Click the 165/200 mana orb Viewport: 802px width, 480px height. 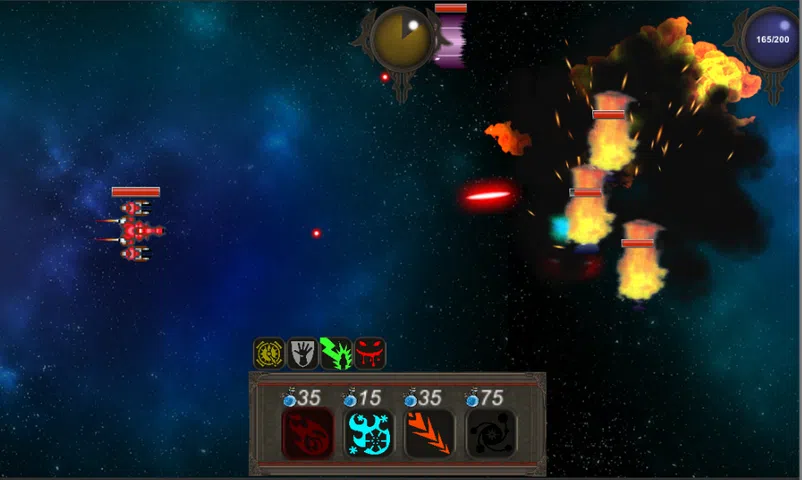click(x=772, y=40)
